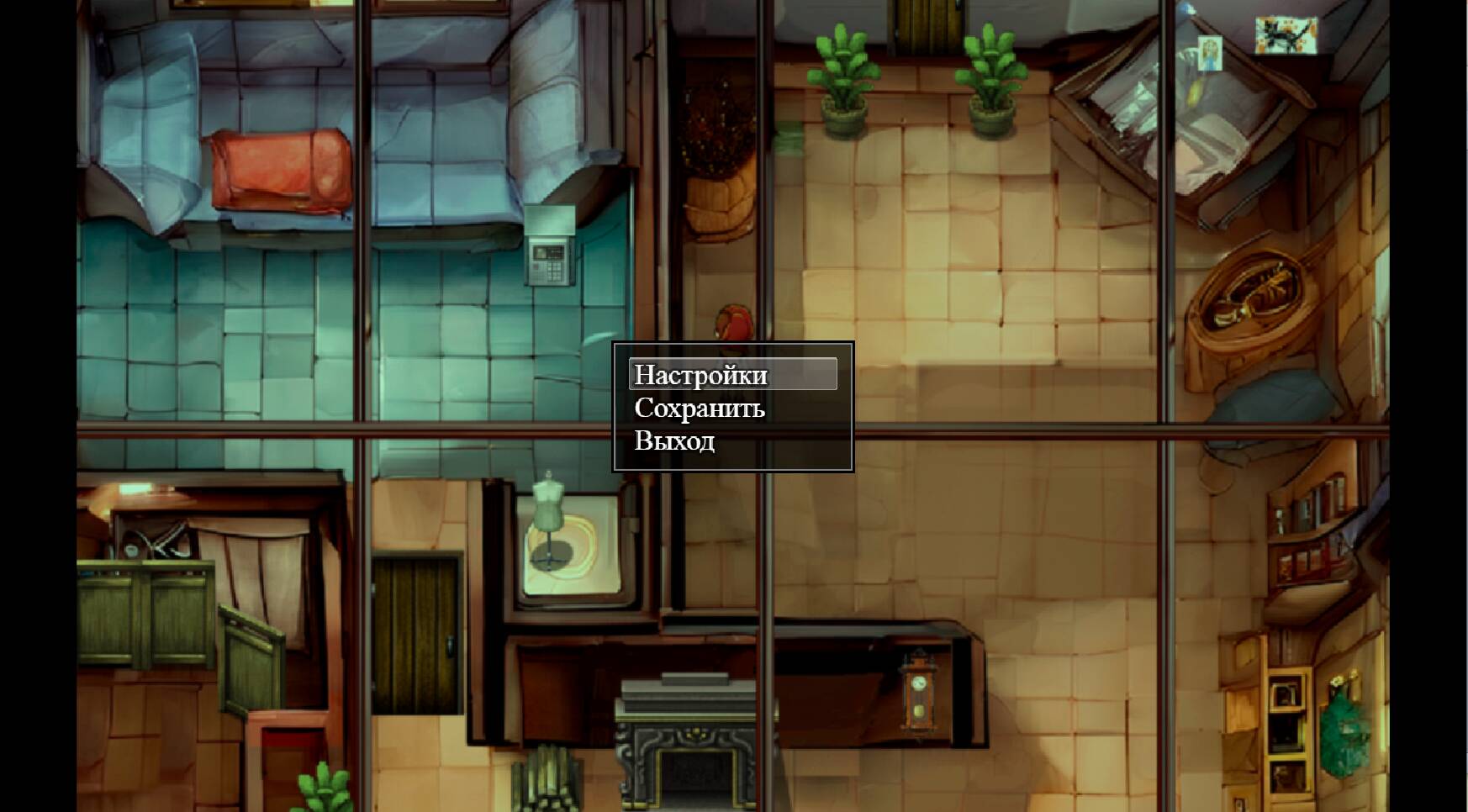Click the highlighted Настройки menu entry
1468x812 pixels.
(x=702, y=377)
